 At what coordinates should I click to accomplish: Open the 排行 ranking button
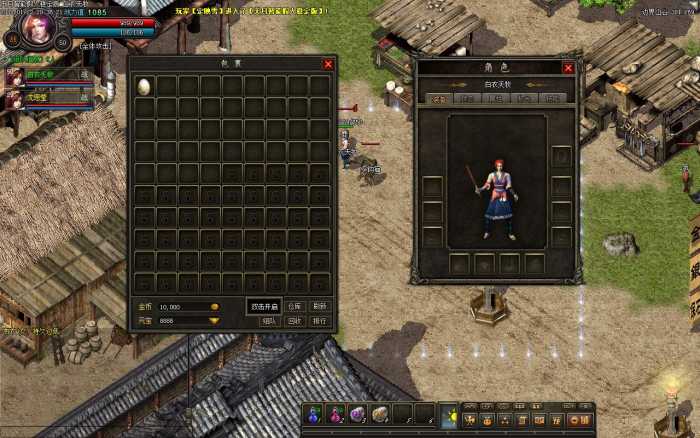(x=320, y=321)
